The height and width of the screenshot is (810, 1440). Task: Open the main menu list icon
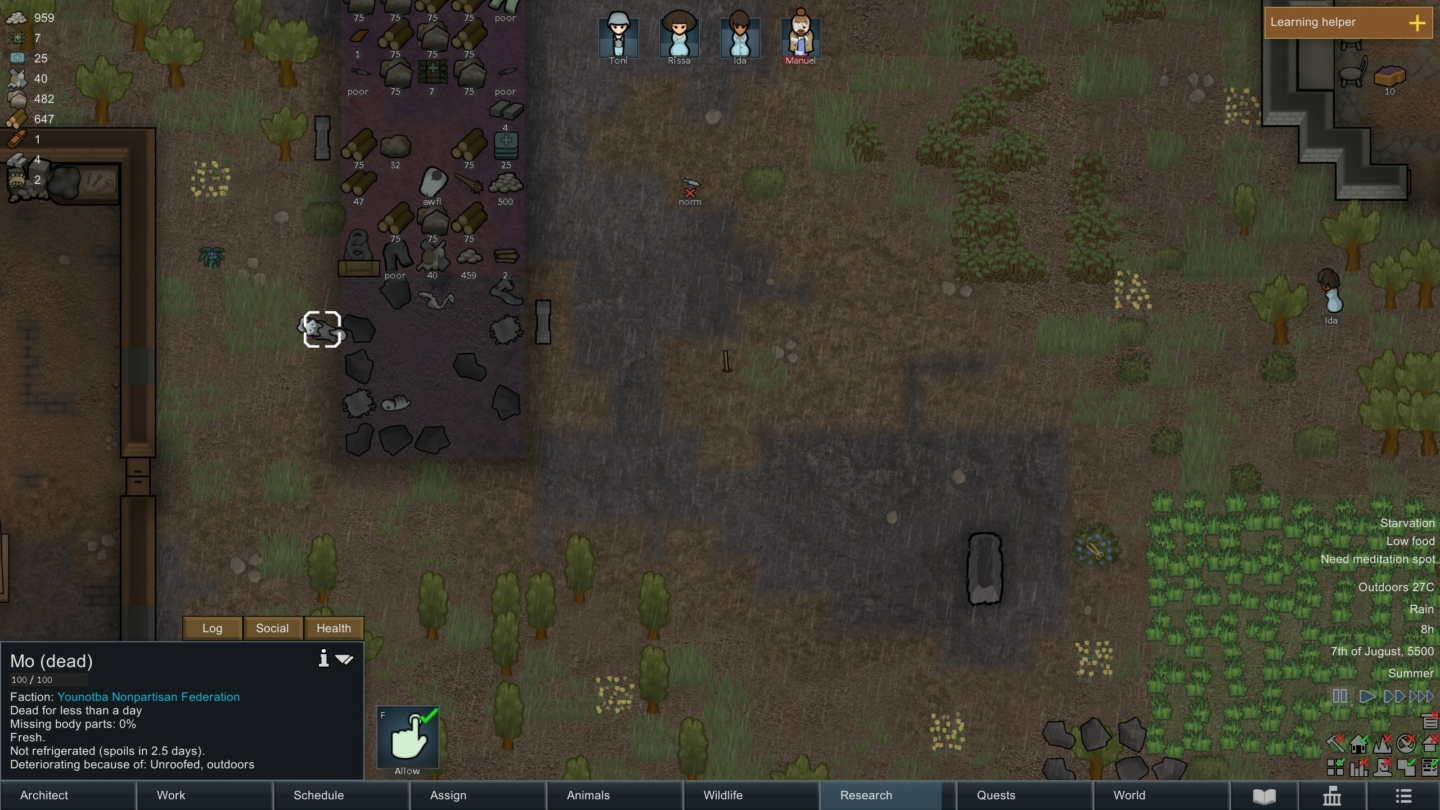pos(1403,795)
